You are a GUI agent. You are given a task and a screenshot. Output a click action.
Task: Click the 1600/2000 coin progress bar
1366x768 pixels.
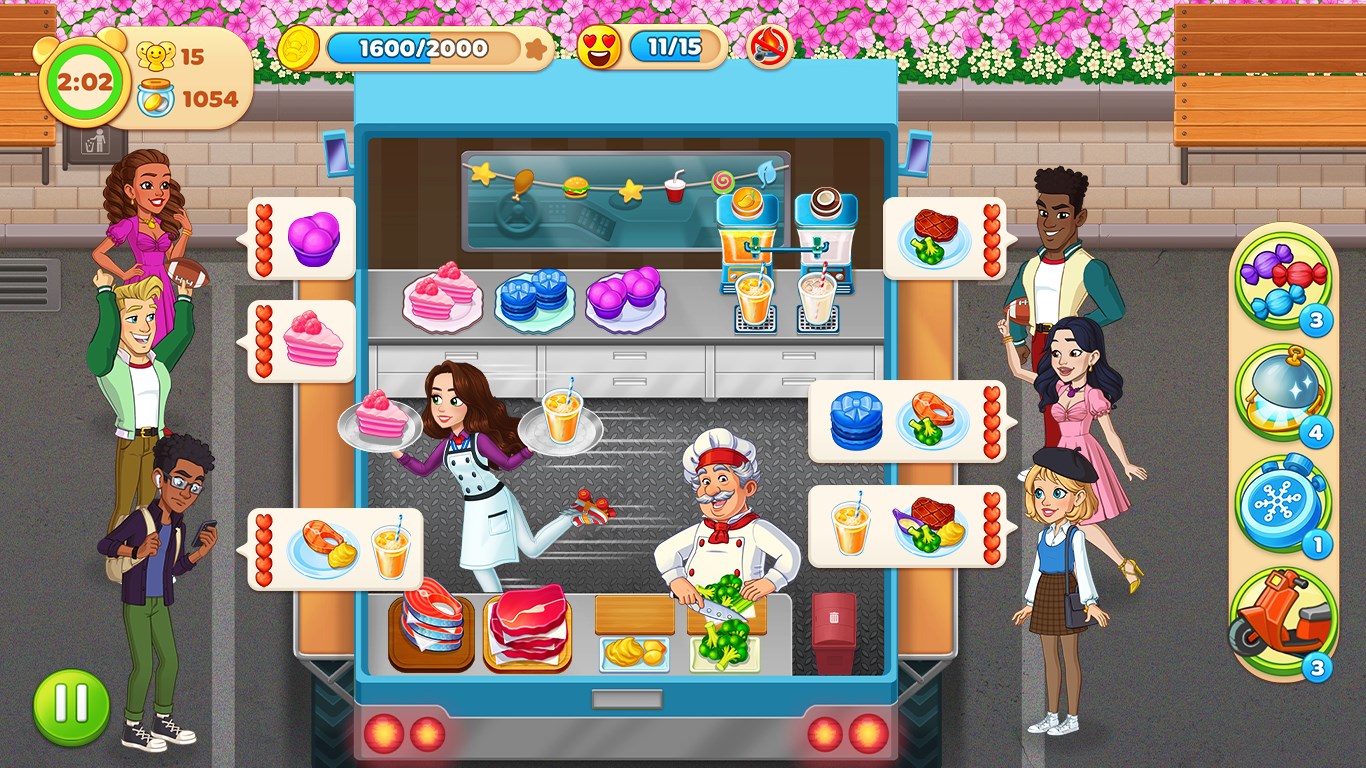(424, 48)
